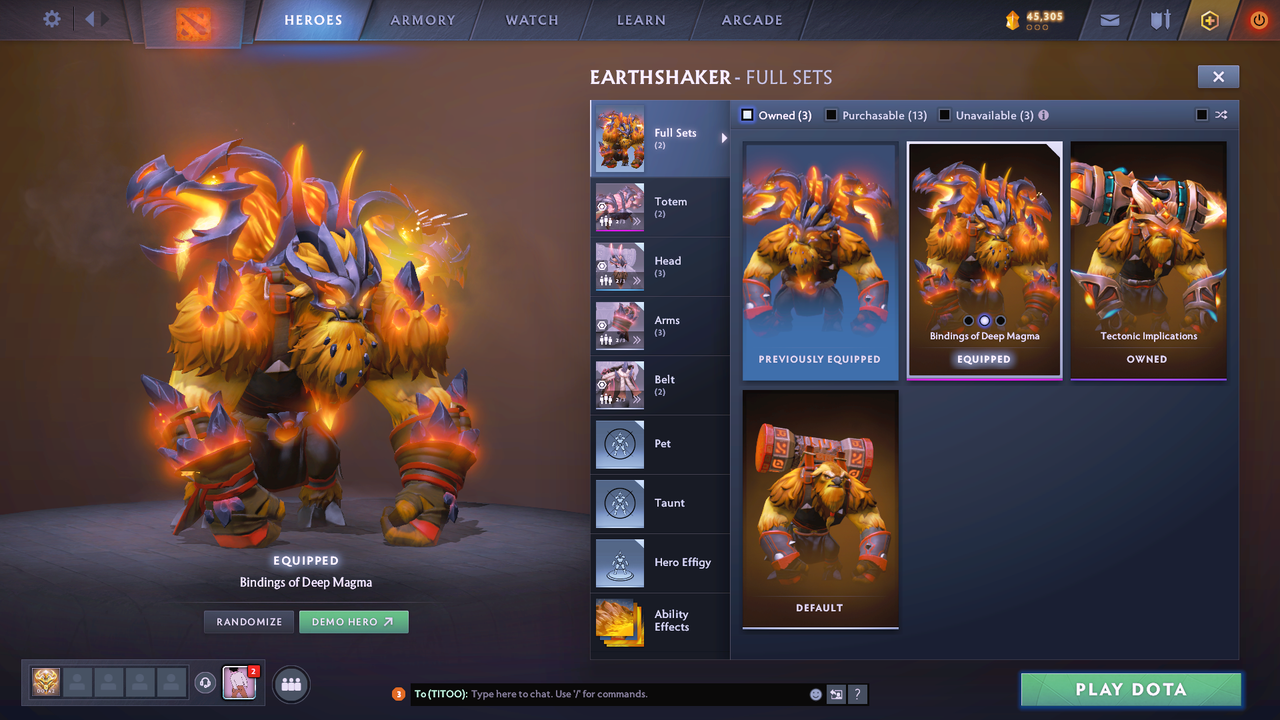This screenshot has width=1280, height=720.
Task: Launch DEMO HERO mode
Action: pos(353,621)
